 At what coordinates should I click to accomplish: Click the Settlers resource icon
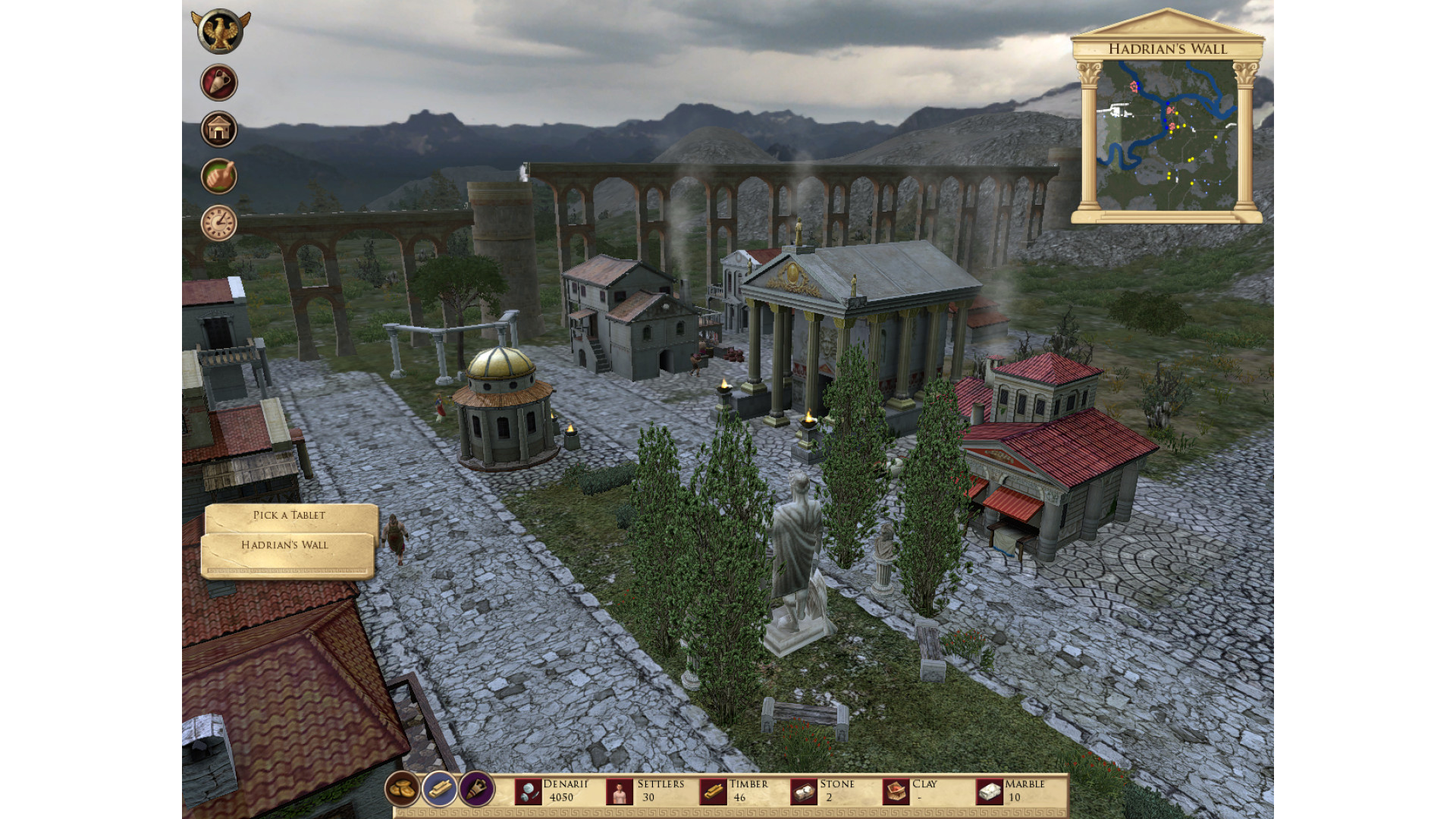620,792
